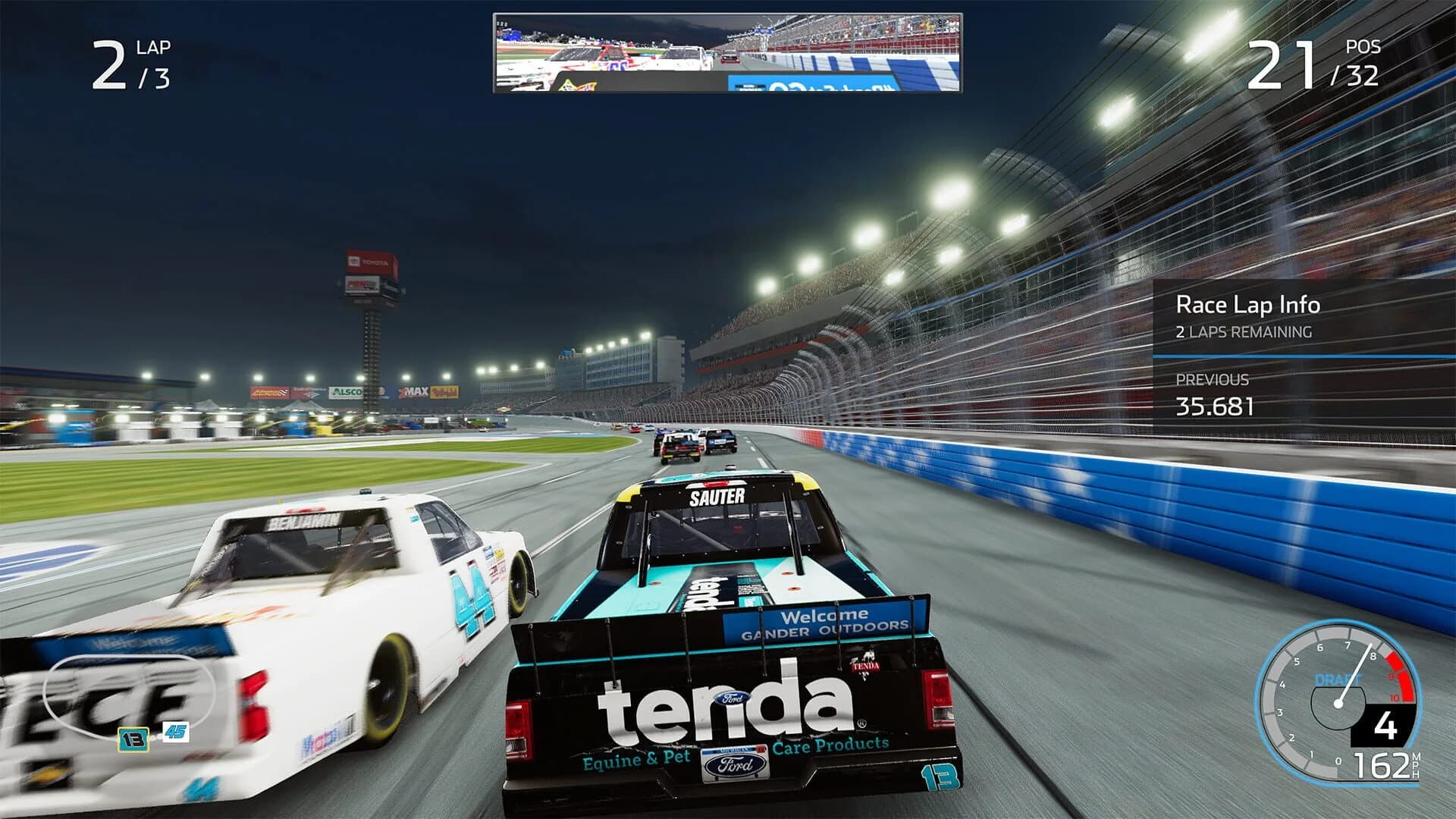Toggle the rear-view mirror display
This screenshot has width=1456, height=819.
tap(728, 53)
